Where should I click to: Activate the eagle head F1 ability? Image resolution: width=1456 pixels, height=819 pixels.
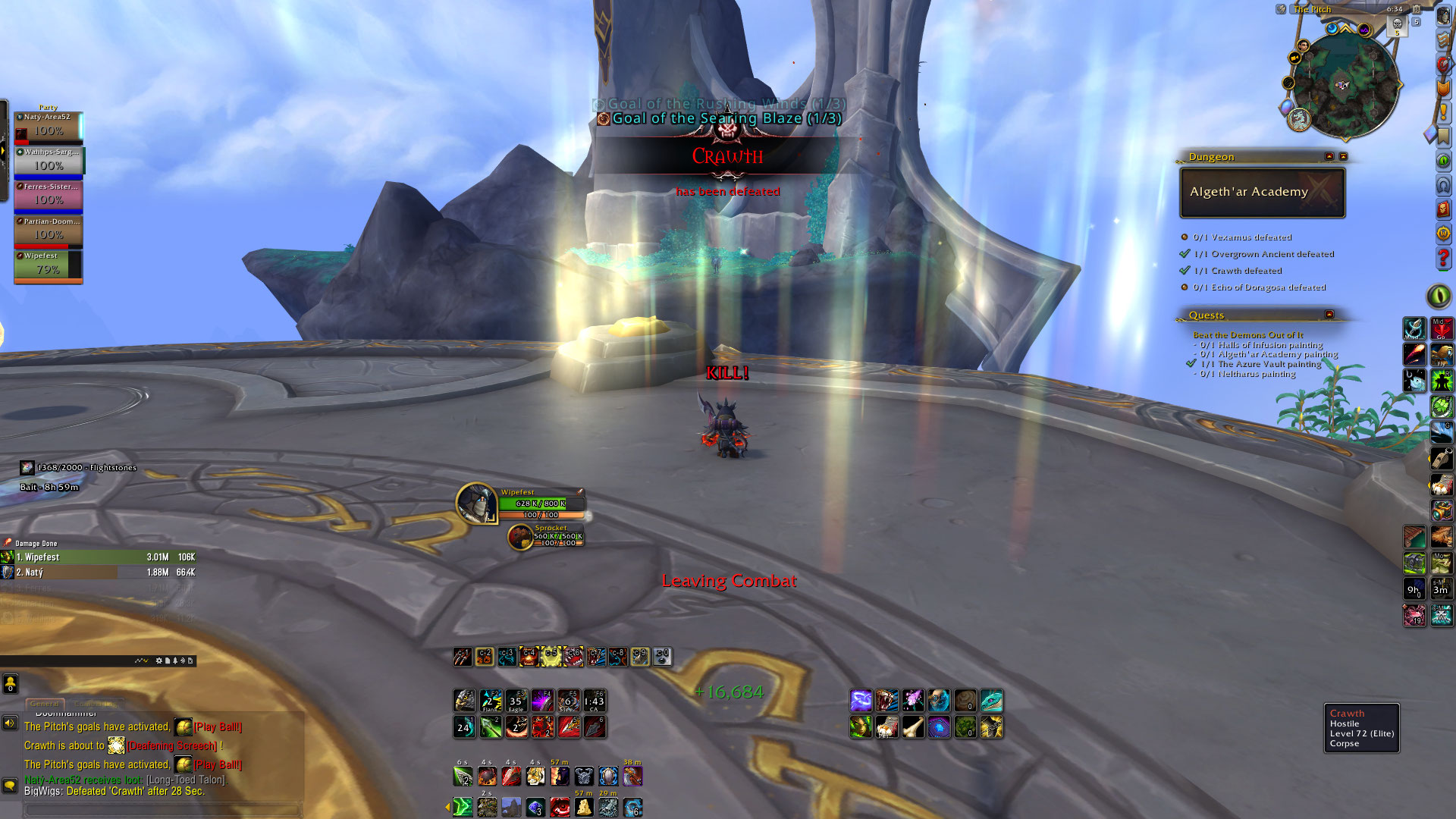click(465, 701)
